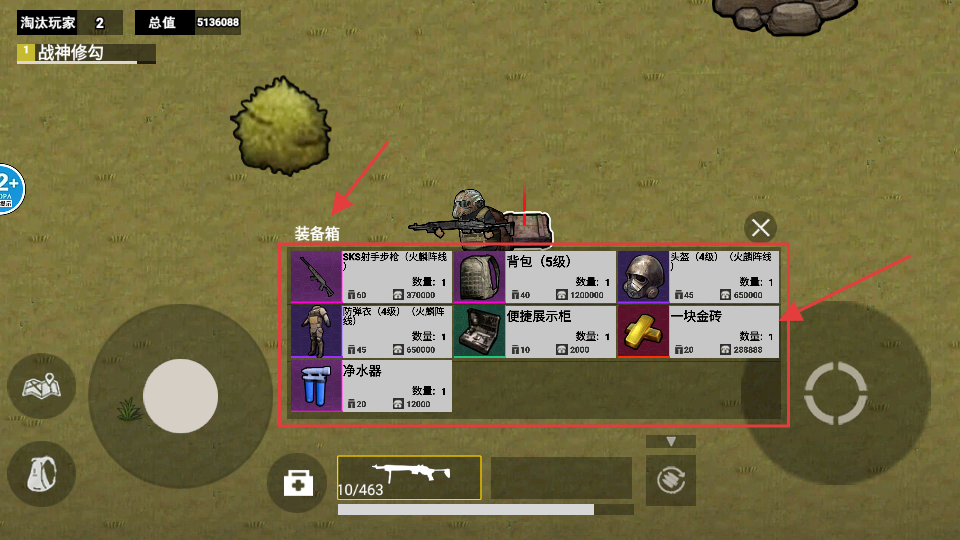
Task: Tap the swap weapon button
Action: click(671, 481)
